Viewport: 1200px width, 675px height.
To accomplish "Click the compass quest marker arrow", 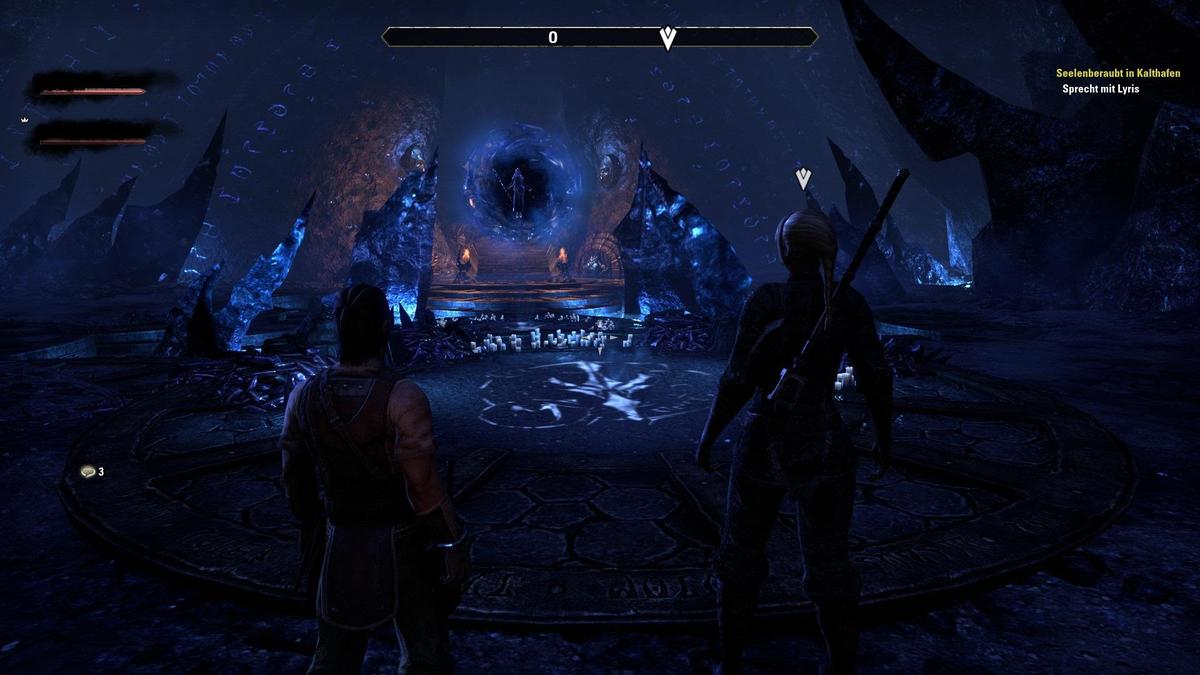I will (x=668, y=38).
